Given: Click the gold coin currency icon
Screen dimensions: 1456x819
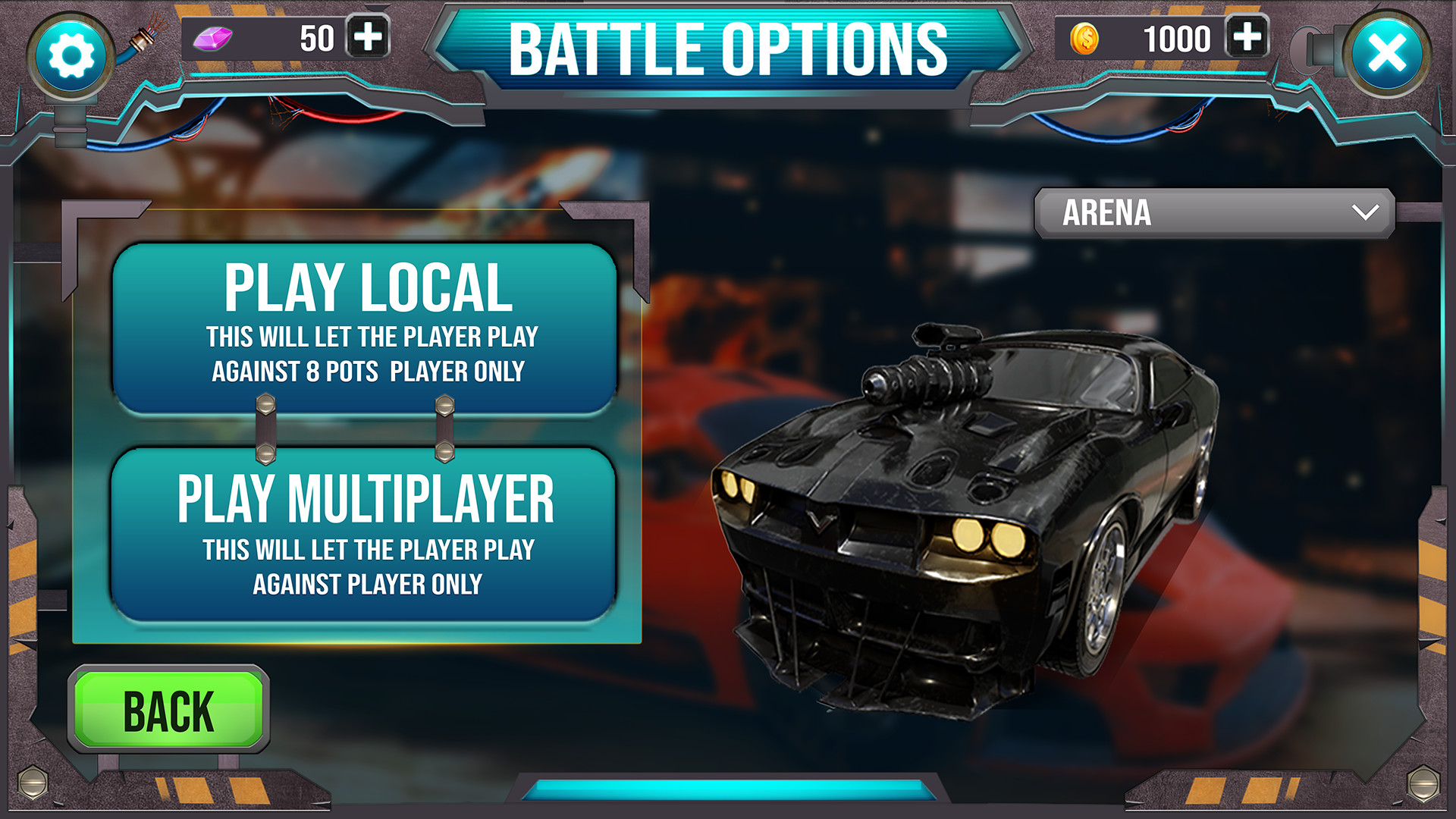Looking at the screenshot, I should 1084,36.
